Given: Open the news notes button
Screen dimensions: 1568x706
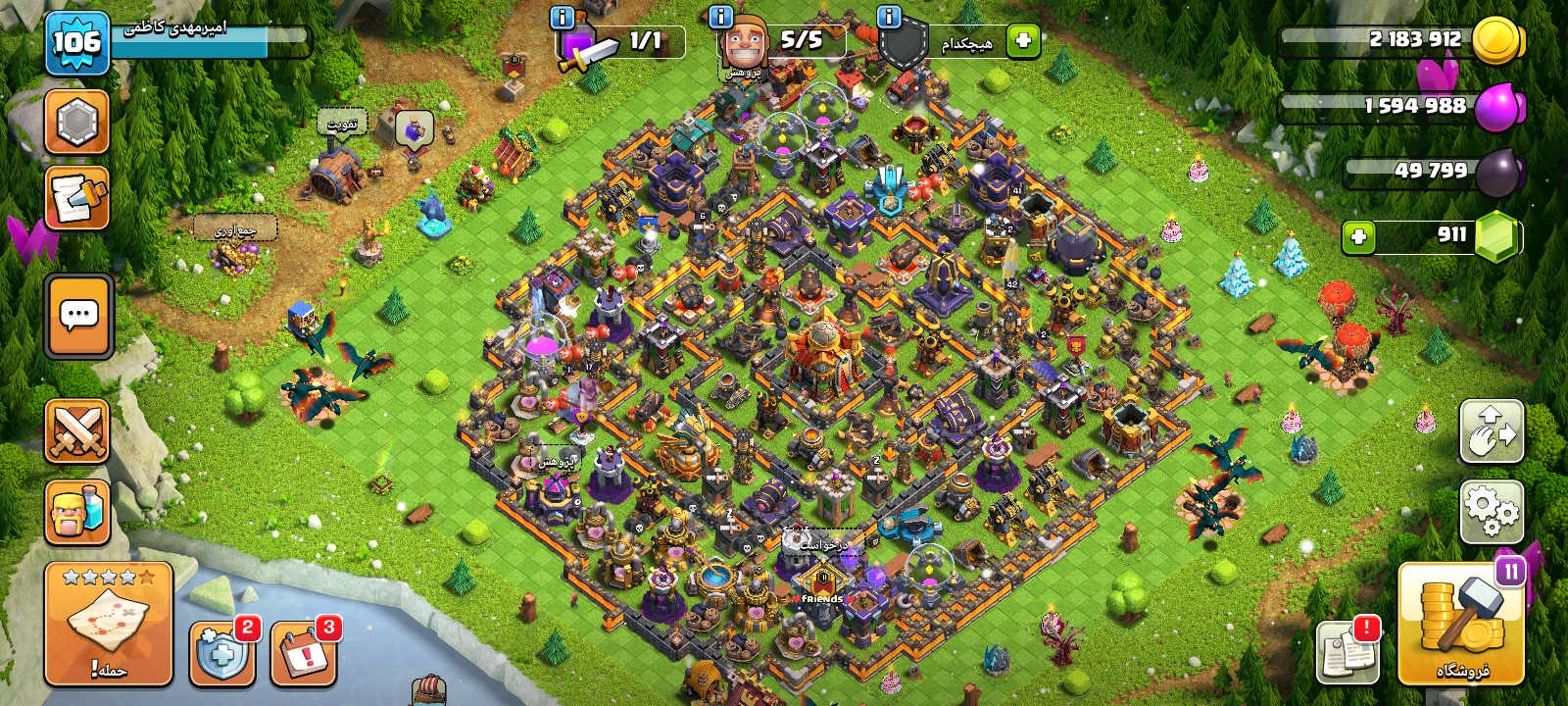Looking at the screenshot, I should pyautogui.click(x=1347, y=651).
